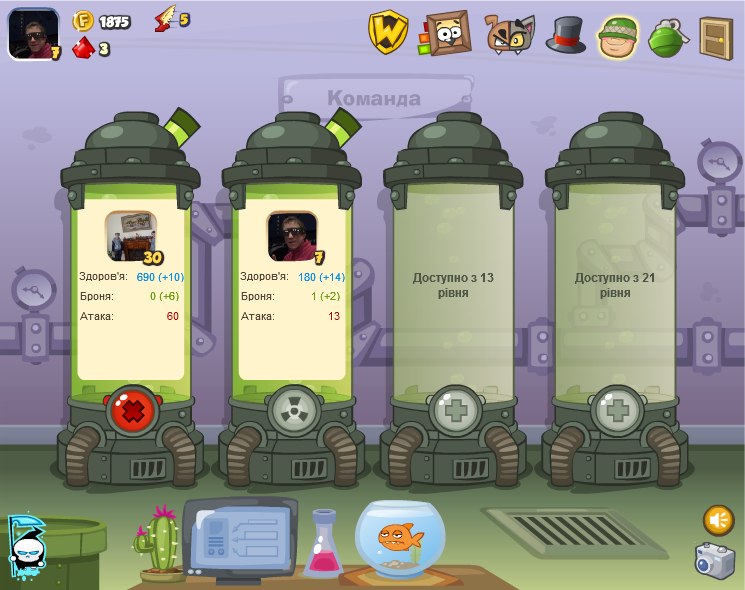Open the soldier helmet face icon
This screenshot has width=745, height=590.
tap(619, 36)
